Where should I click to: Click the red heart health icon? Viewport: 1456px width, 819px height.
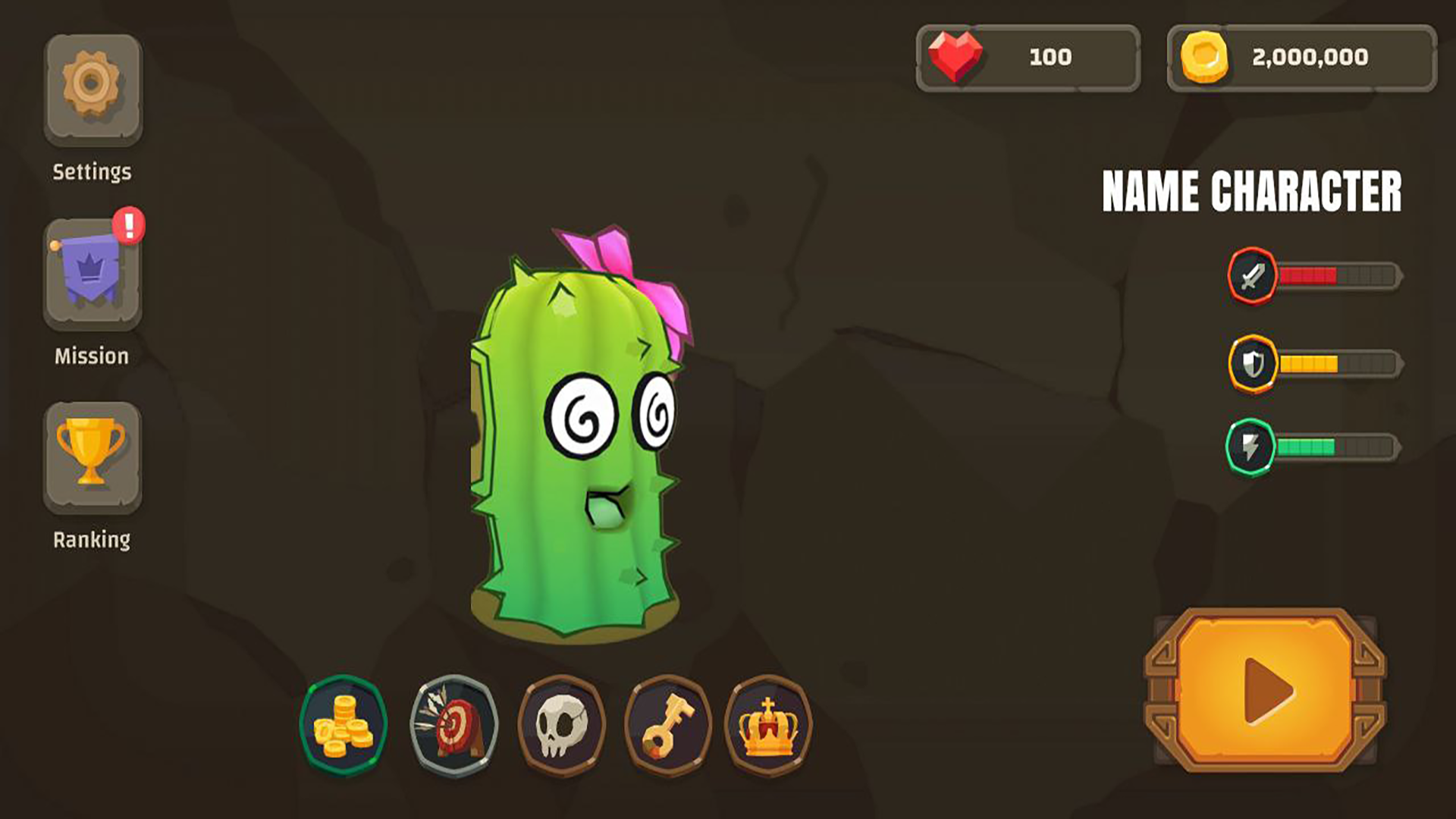point(957,55)
